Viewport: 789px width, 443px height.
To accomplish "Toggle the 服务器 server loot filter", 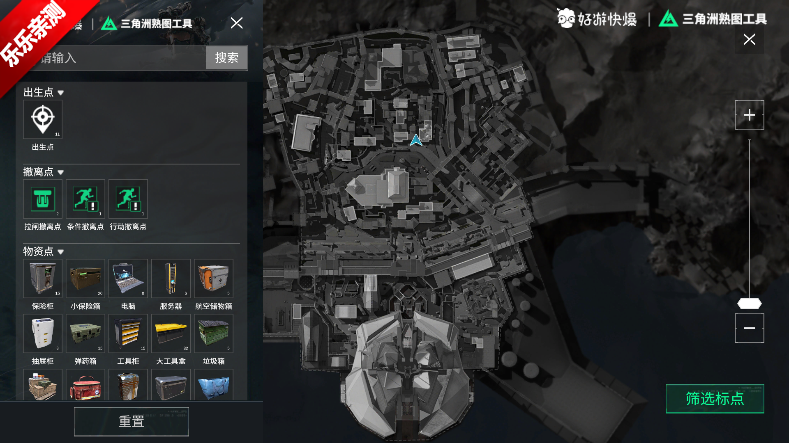I will [170, 278].
